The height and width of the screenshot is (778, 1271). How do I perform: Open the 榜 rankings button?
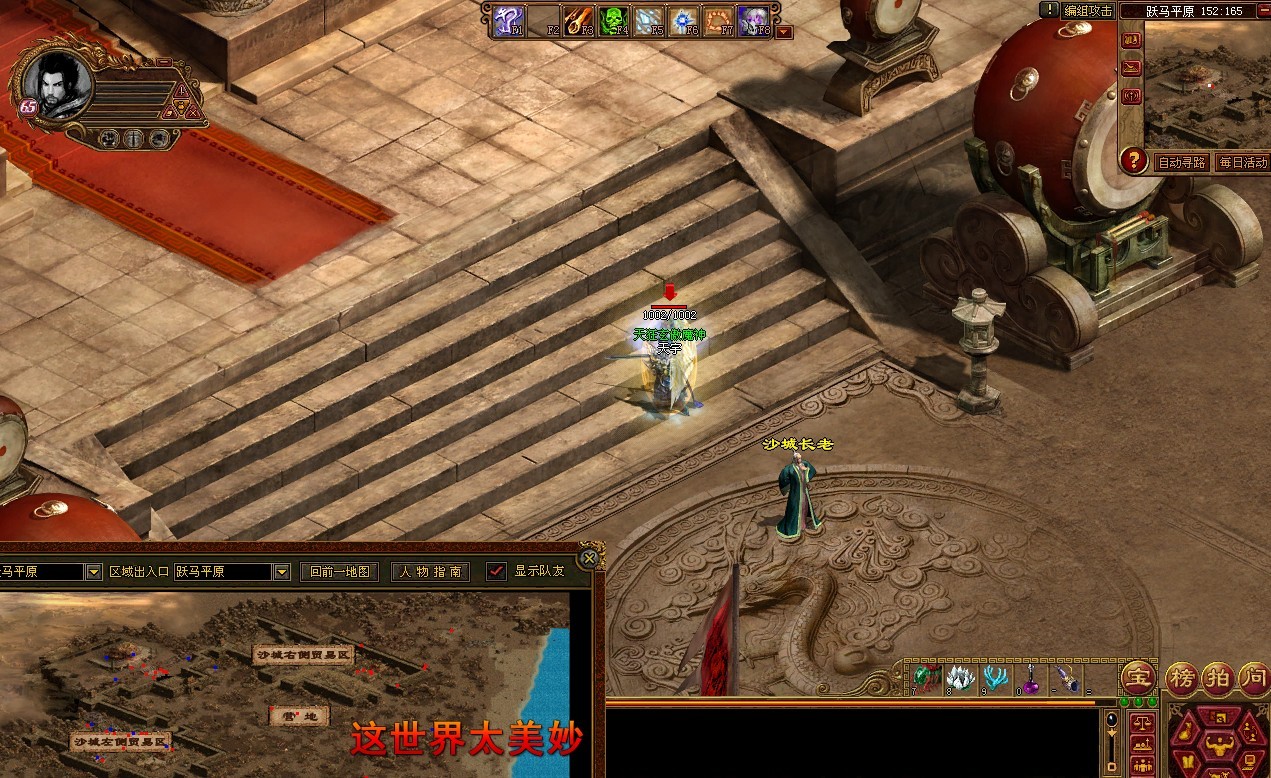click(1182, 677)
